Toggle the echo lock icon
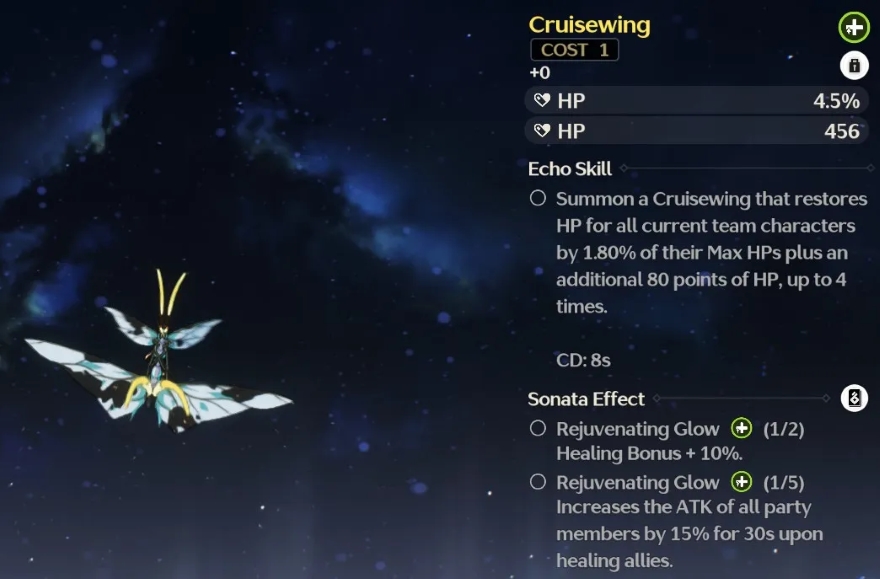 tap(853, 66)
